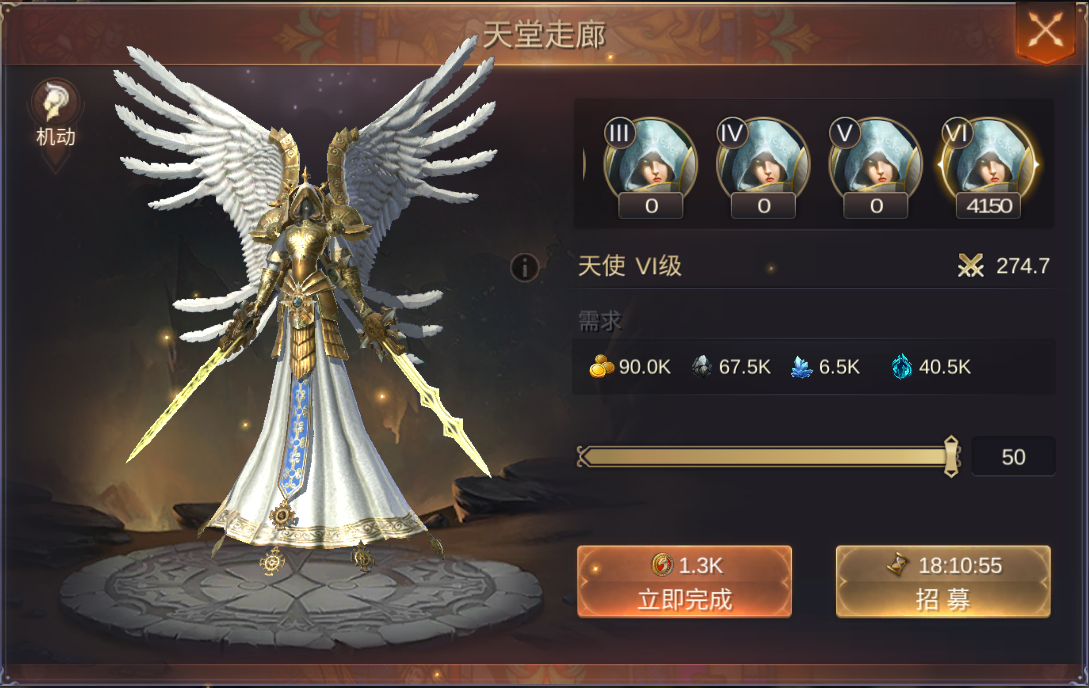Screen dimensions: 1089x688
Task: Tap 立即完成 to finish instantly
Action: pos(684,581)
